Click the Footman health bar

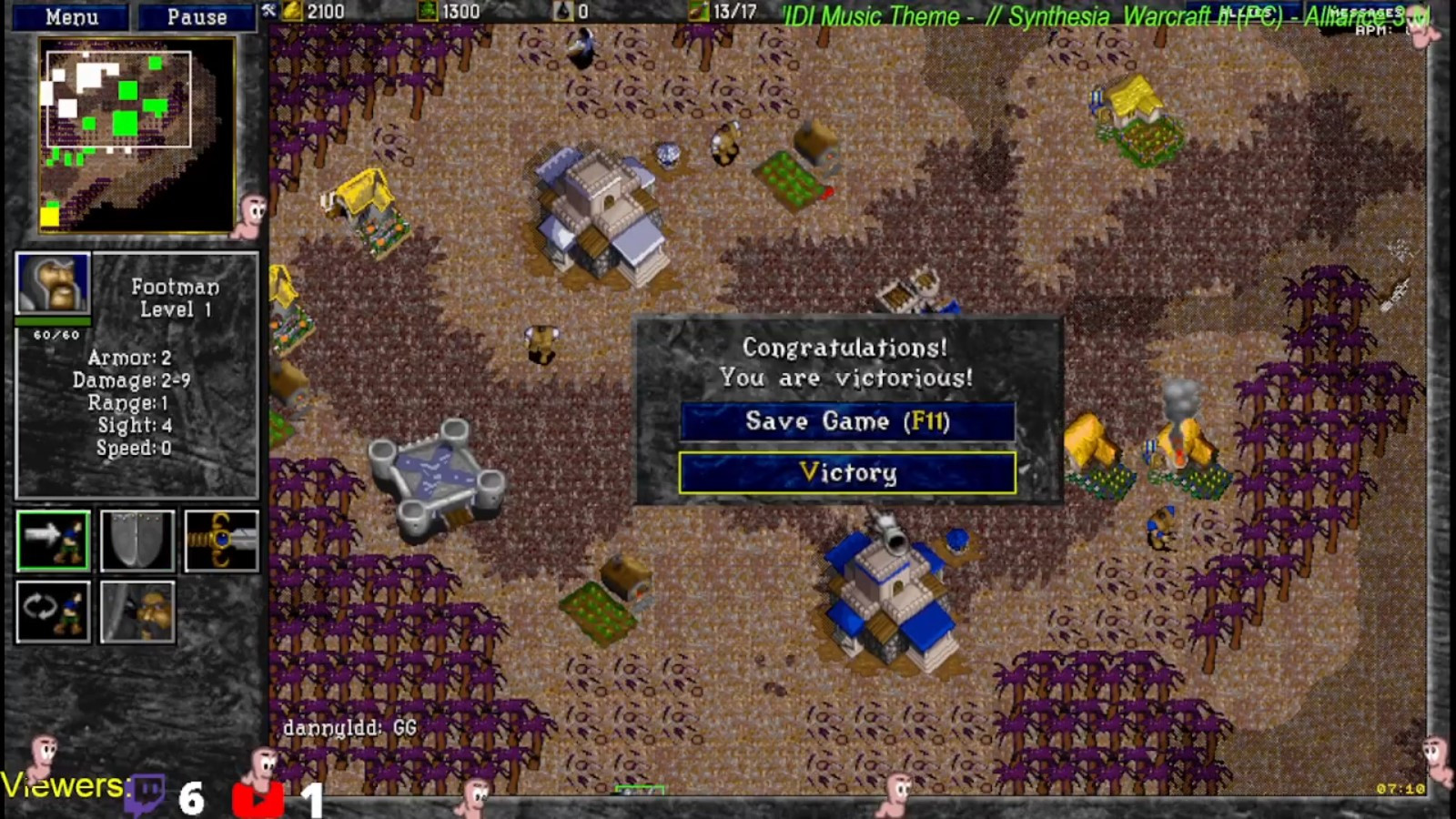click(x=53, y=323)
